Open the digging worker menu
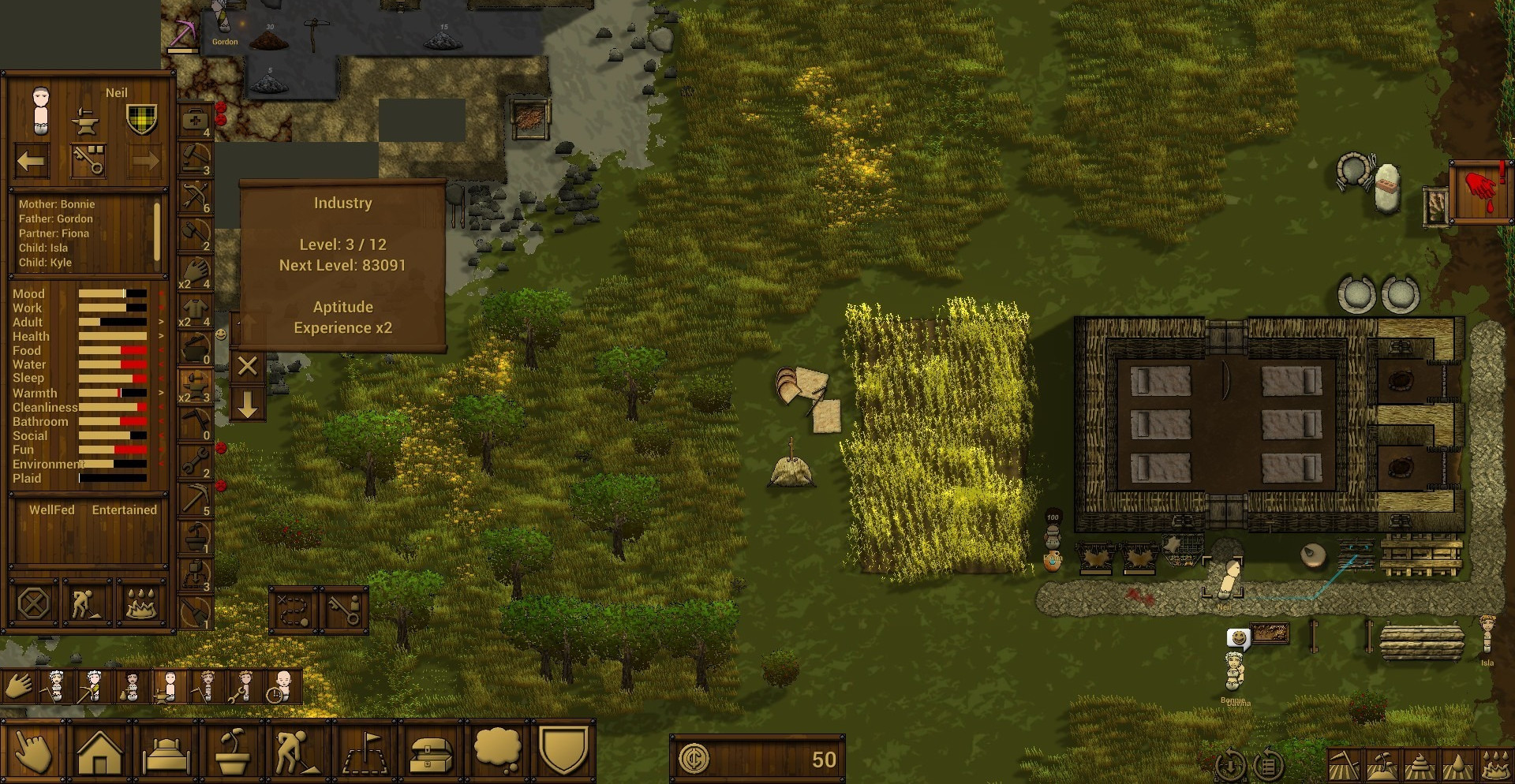 298,752
